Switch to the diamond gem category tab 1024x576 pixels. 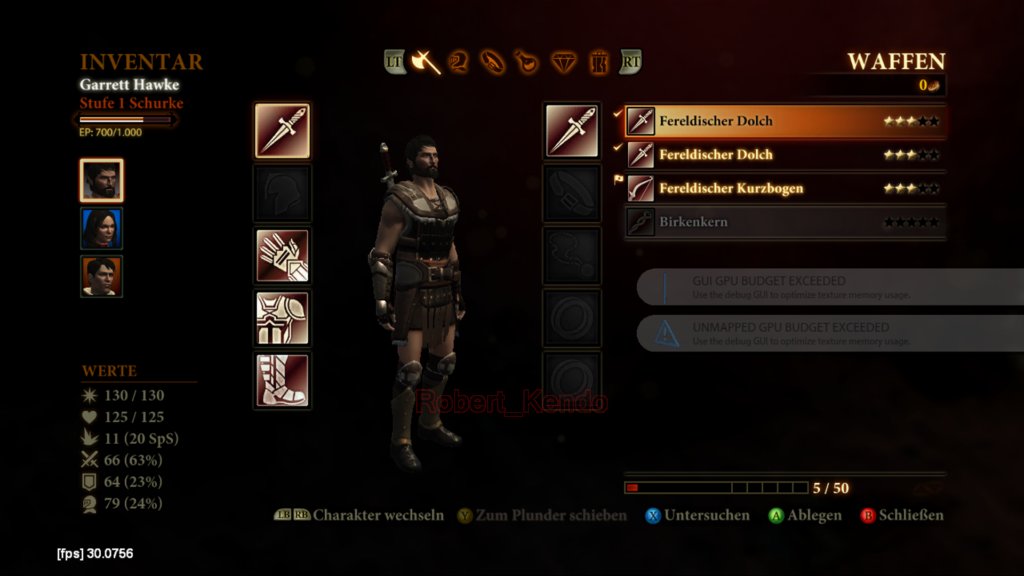(565, 62)
